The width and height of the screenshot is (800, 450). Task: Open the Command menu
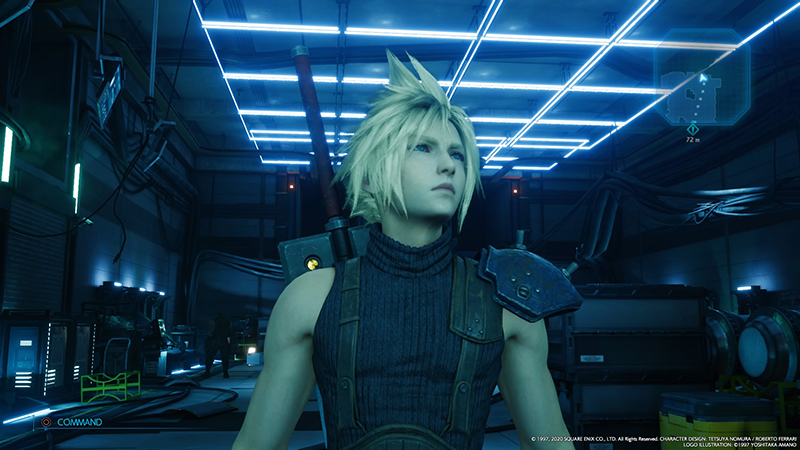coord(72,422)
